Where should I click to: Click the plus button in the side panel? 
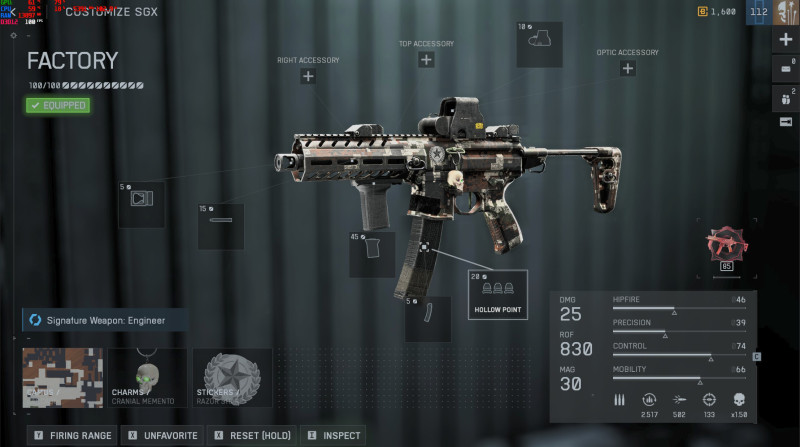point(785,41)
